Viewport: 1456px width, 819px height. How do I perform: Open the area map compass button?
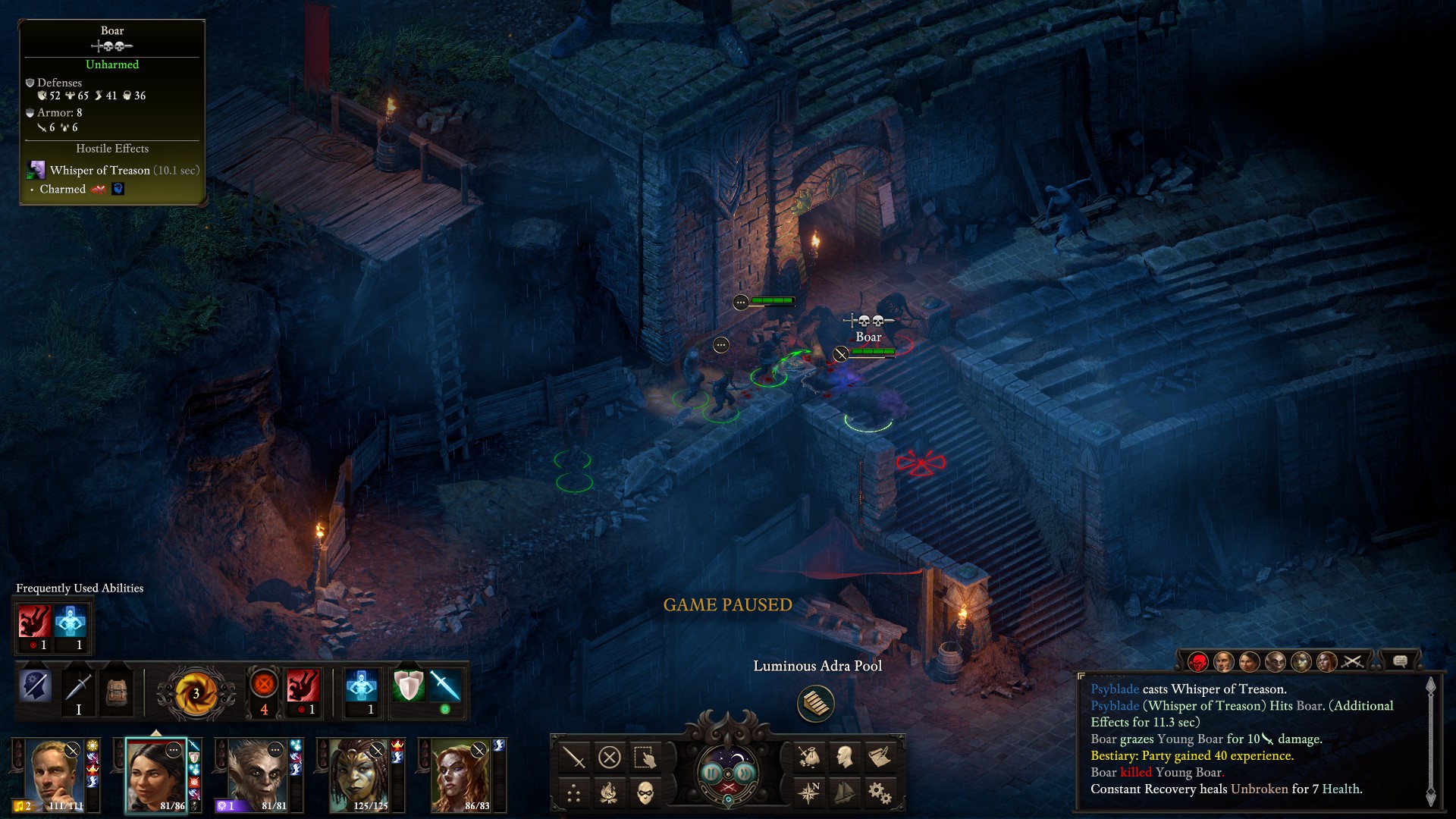click(x=809, y=793)
